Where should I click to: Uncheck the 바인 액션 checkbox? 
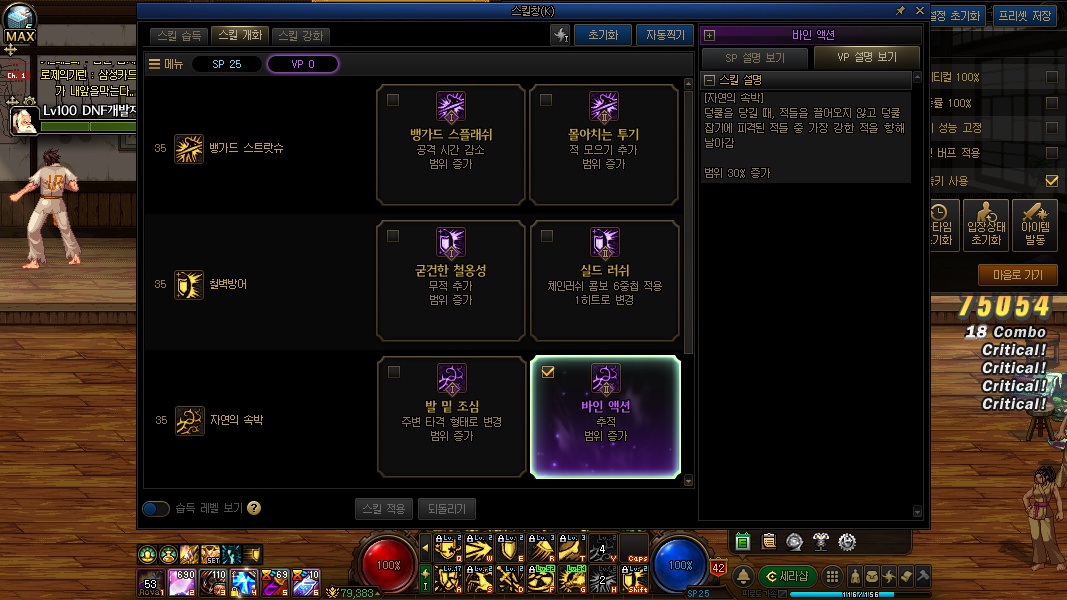point(547,372)
